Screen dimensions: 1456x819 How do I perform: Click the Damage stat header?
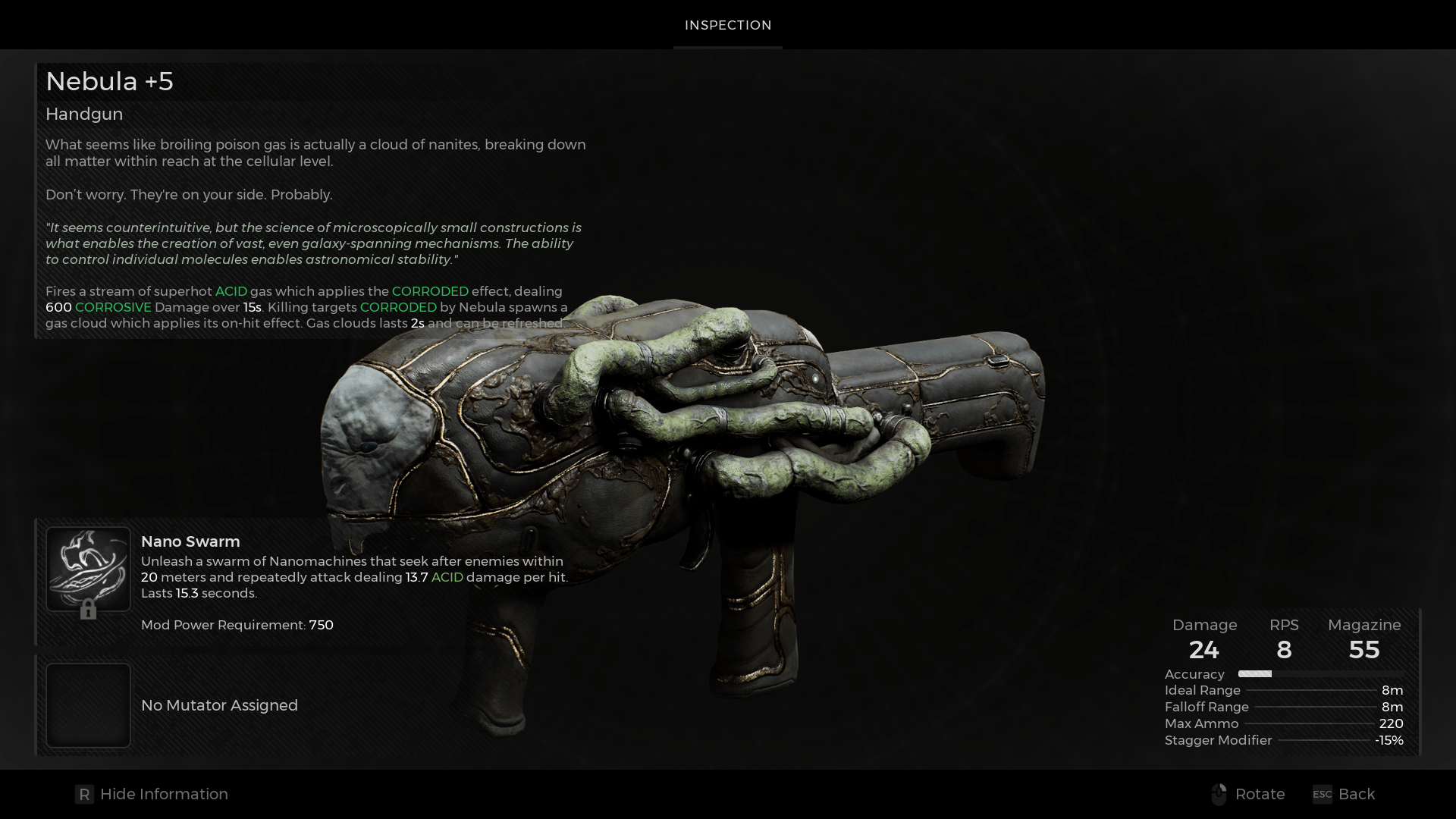pyautogui.click(x=1205, y=625)
